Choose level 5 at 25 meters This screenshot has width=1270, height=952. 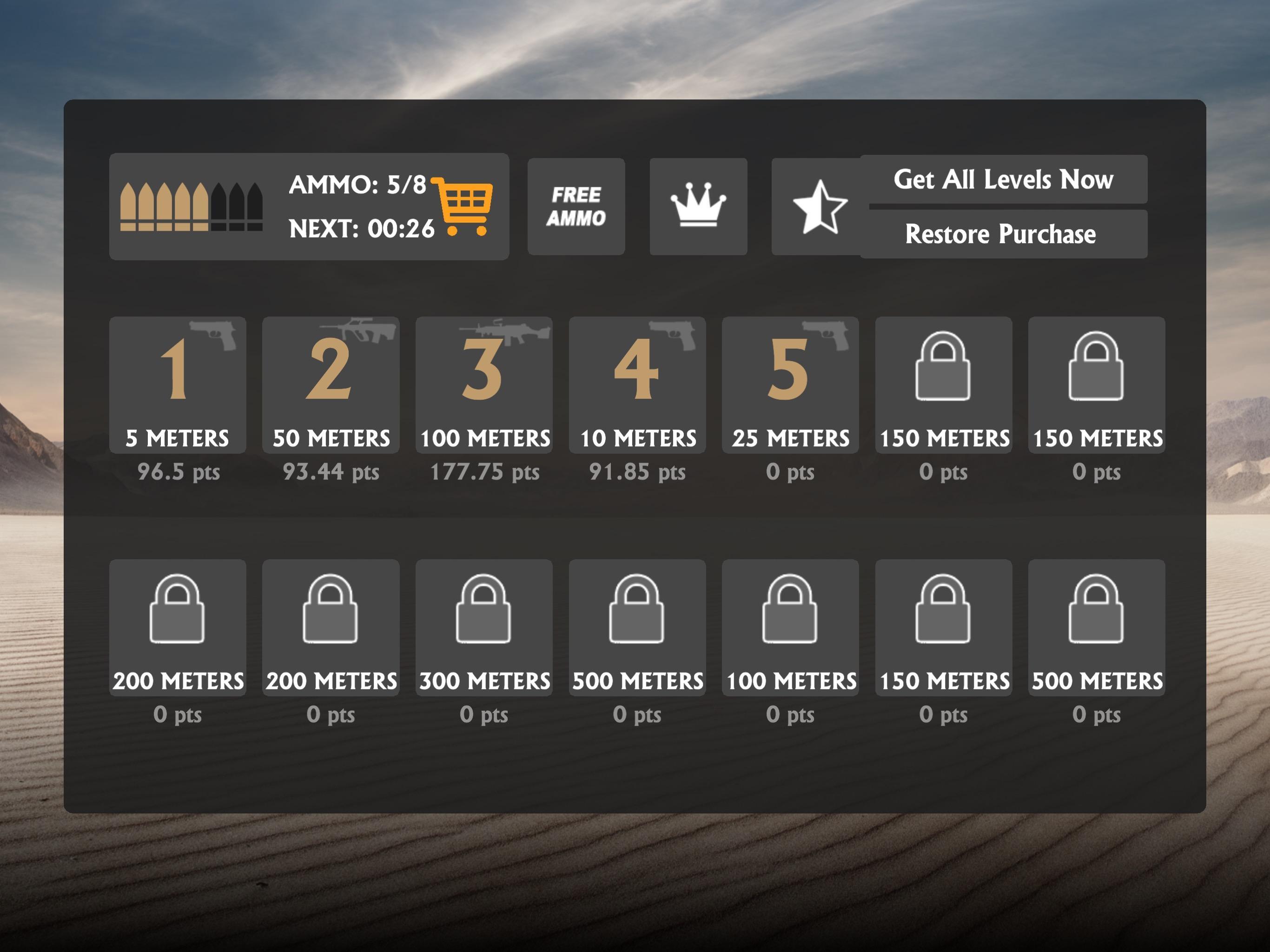(x=790, y=385)
